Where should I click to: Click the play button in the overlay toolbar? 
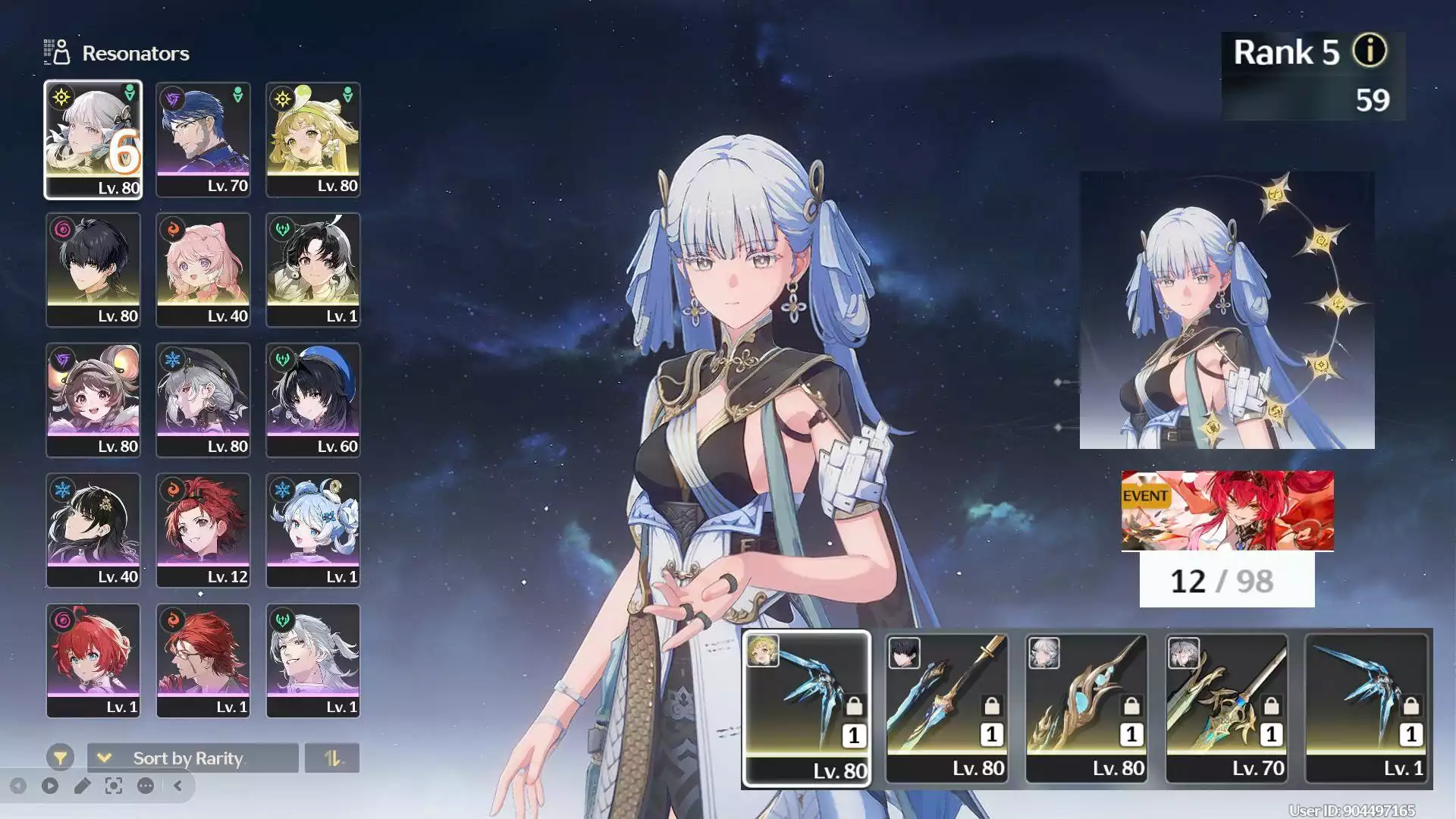[x=50, y=786]
